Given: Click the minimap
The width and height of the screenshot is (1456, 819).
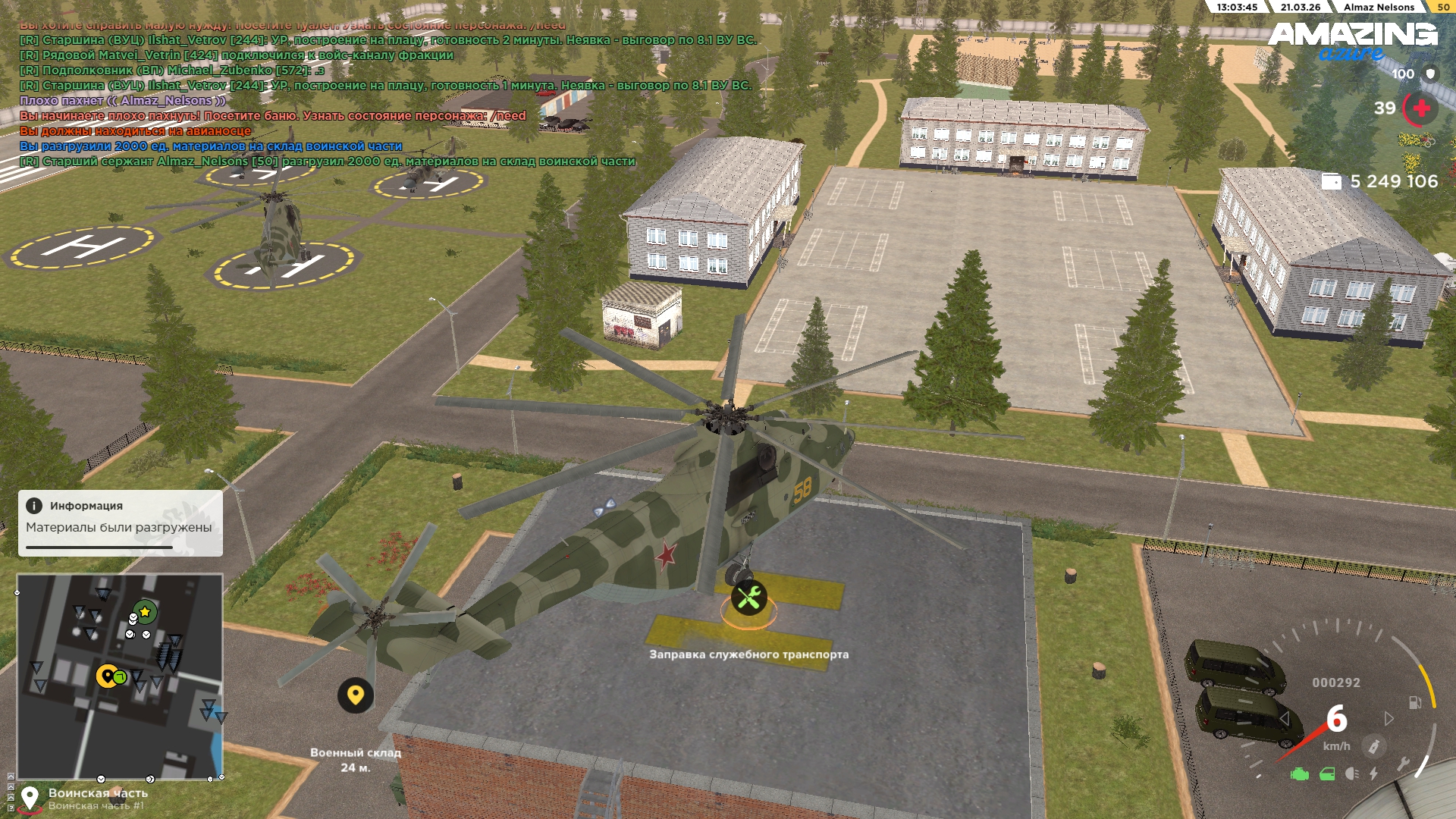Looking at the screenshot, I should 120,675.
